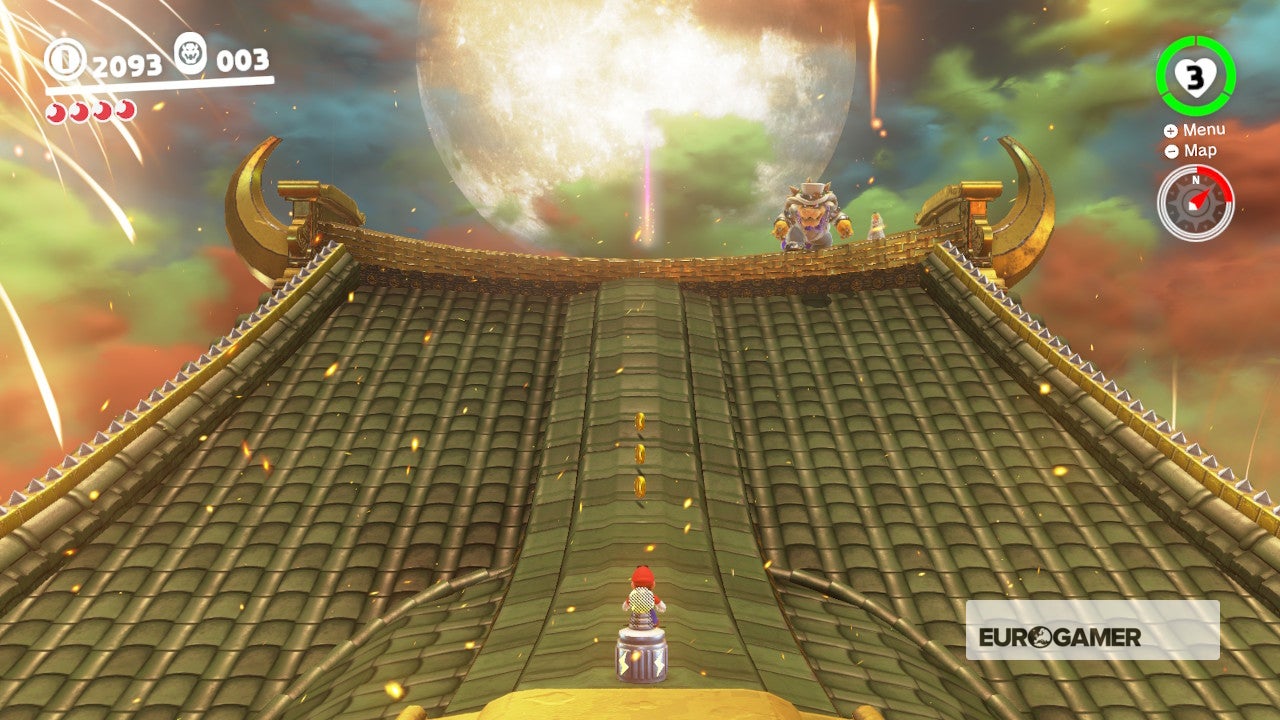
Task: Select the third red moon shard icon
Action: [x=100, y=112]
